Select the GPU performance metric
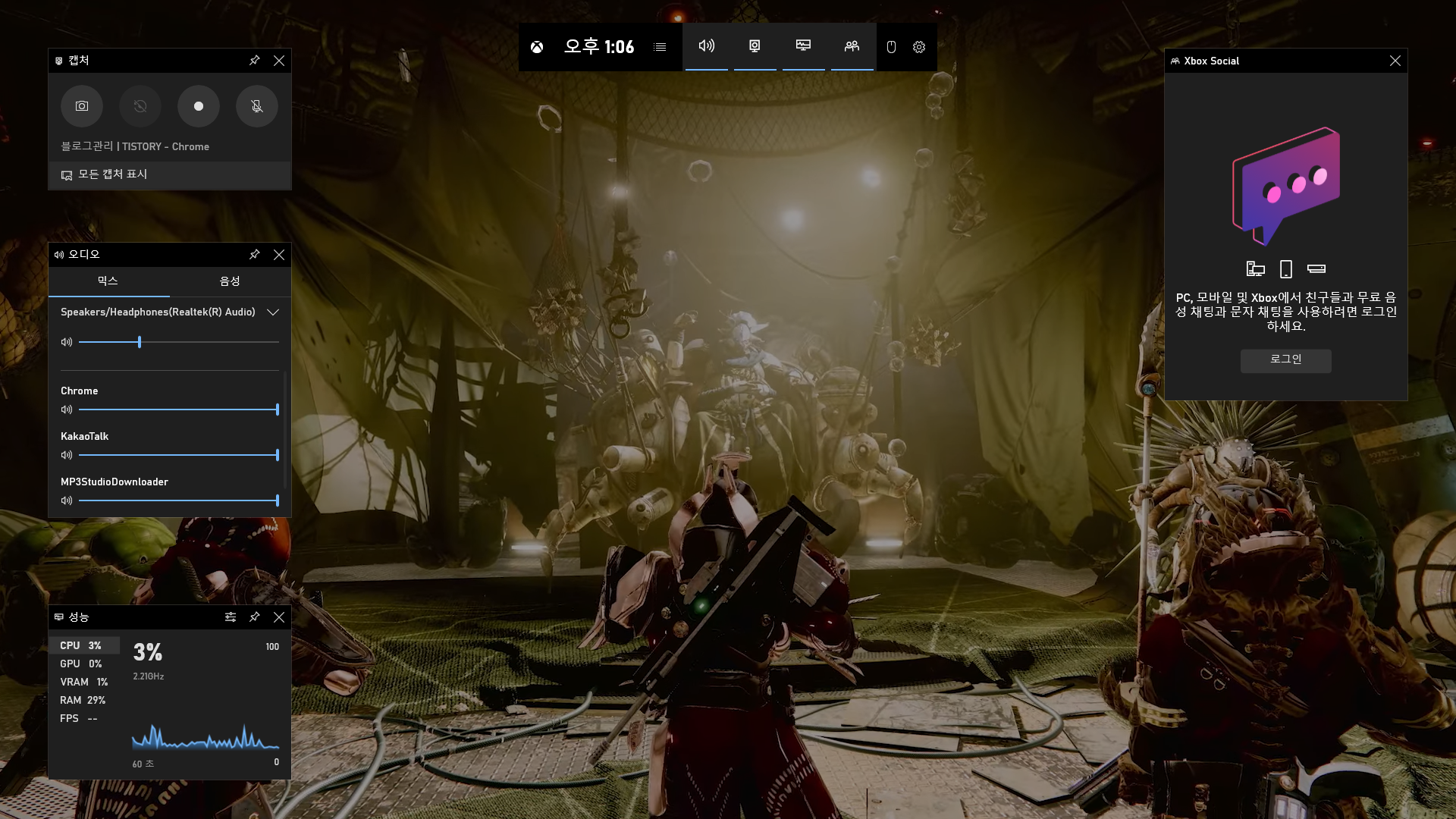Image resolution: width=1456 pixels, height=819 pixels. tap(80, 664)
